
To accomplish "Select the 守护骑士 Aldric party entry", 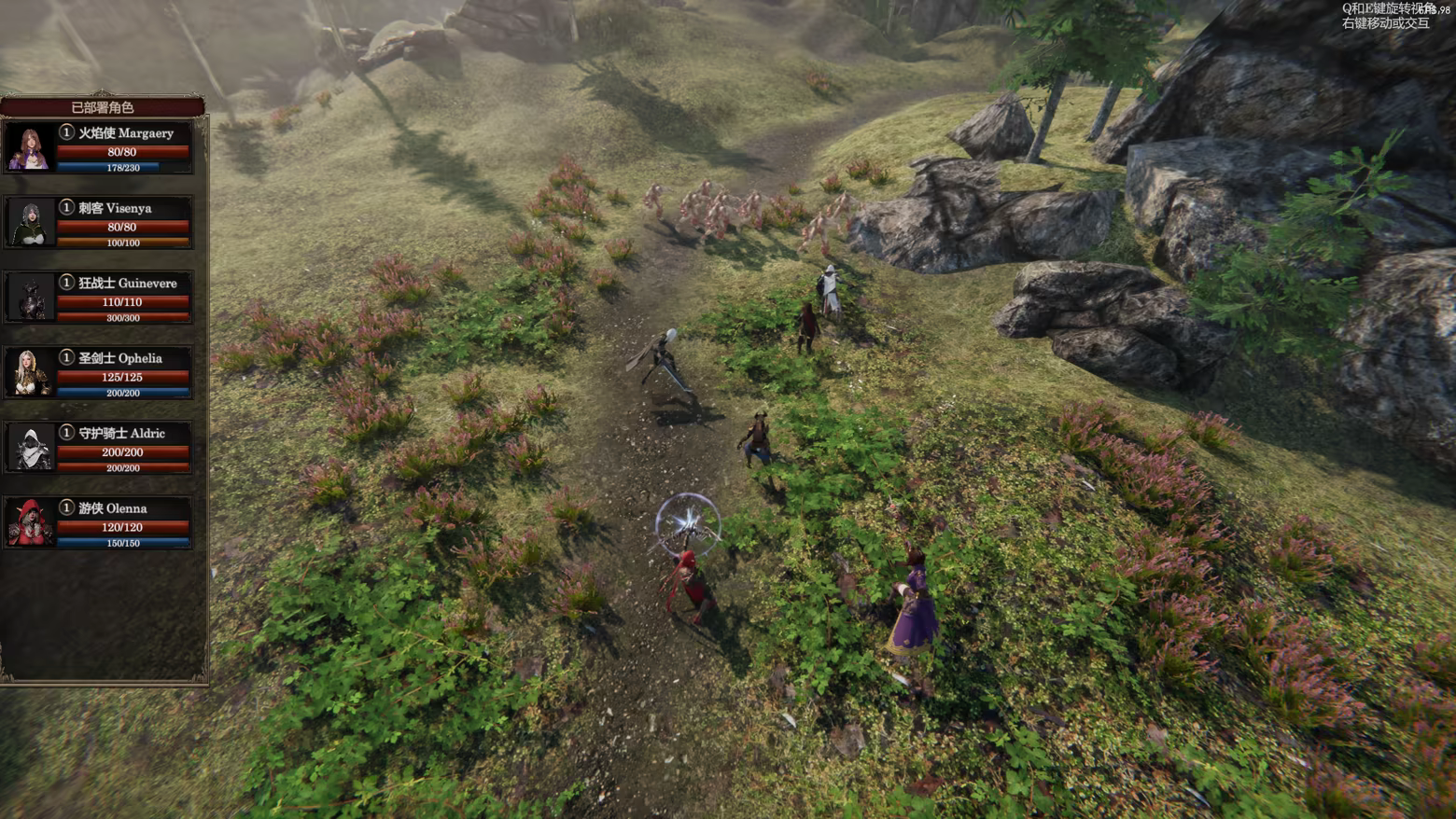I will click(101, 448).
